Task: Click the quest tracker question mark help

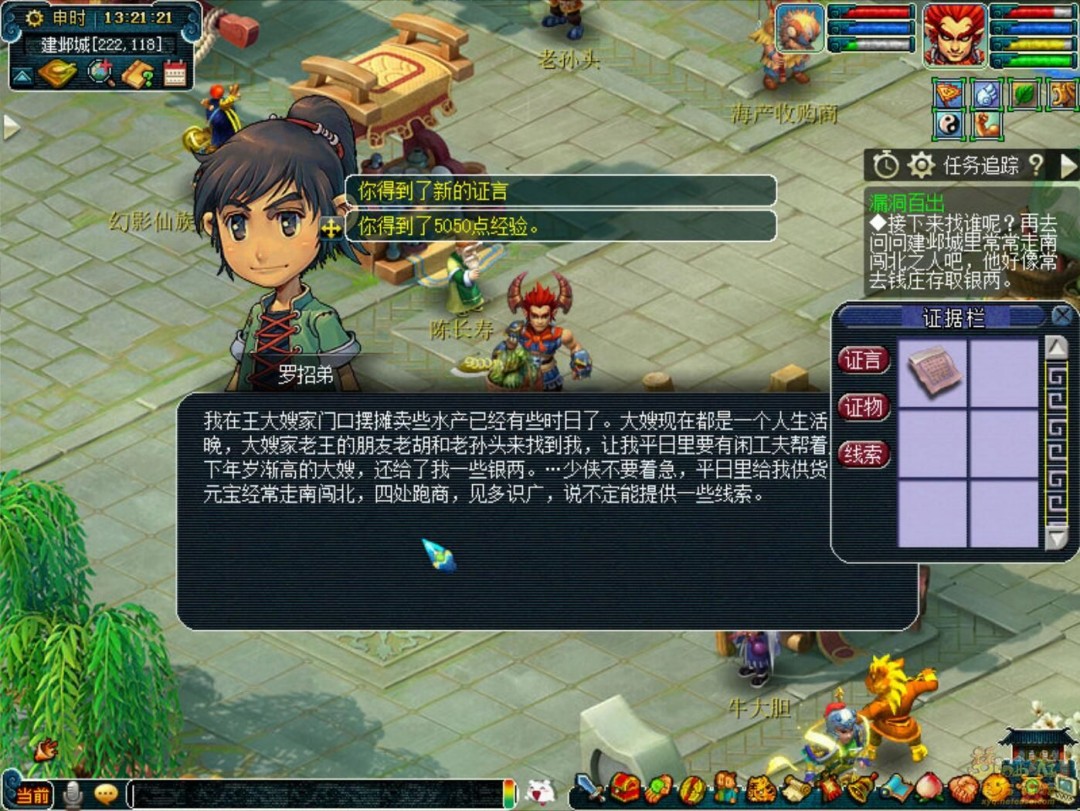Action: [x=1036, y=165]
